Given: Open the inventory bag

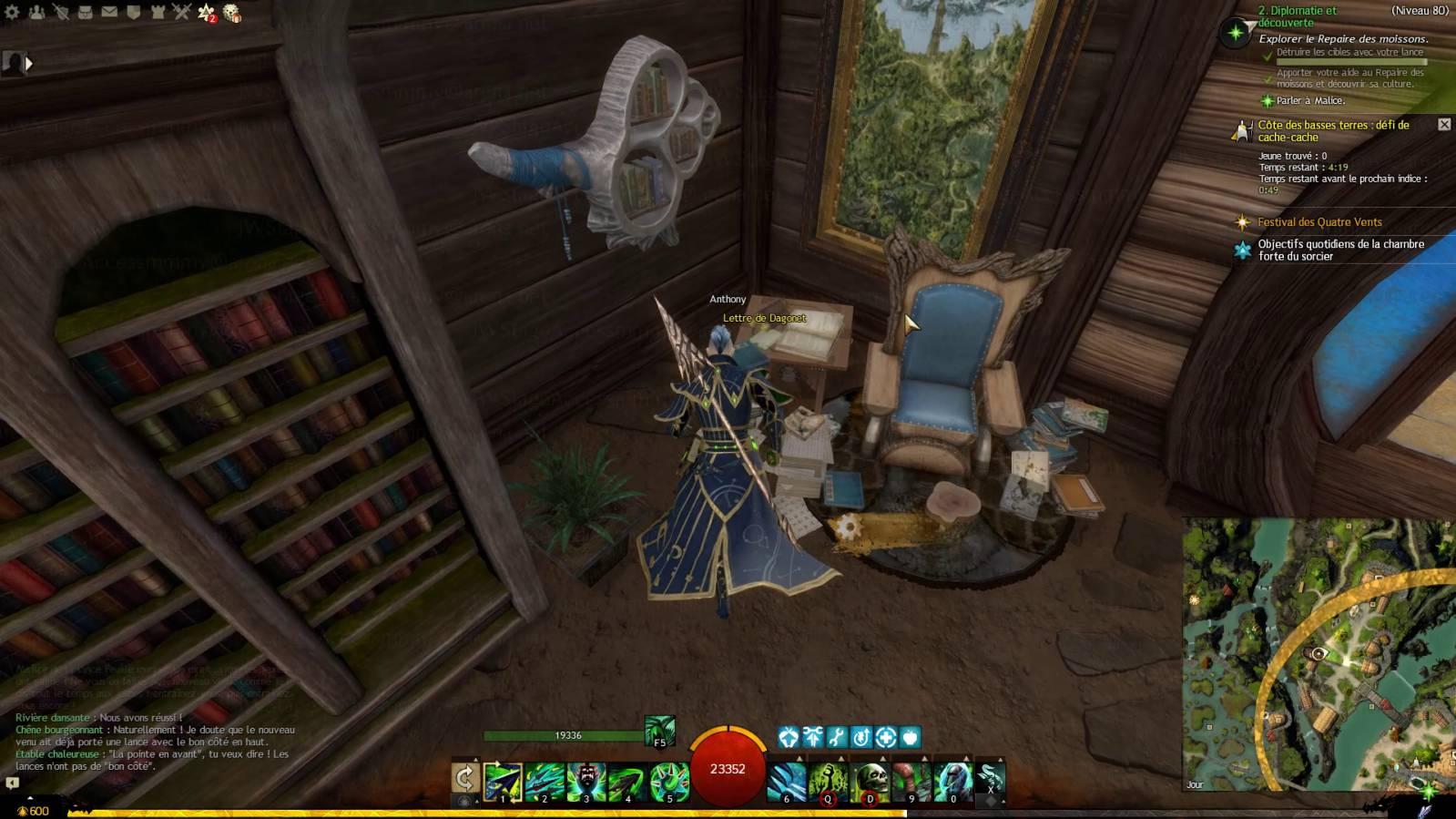Looking at the screenshot, I should point(85,13).
